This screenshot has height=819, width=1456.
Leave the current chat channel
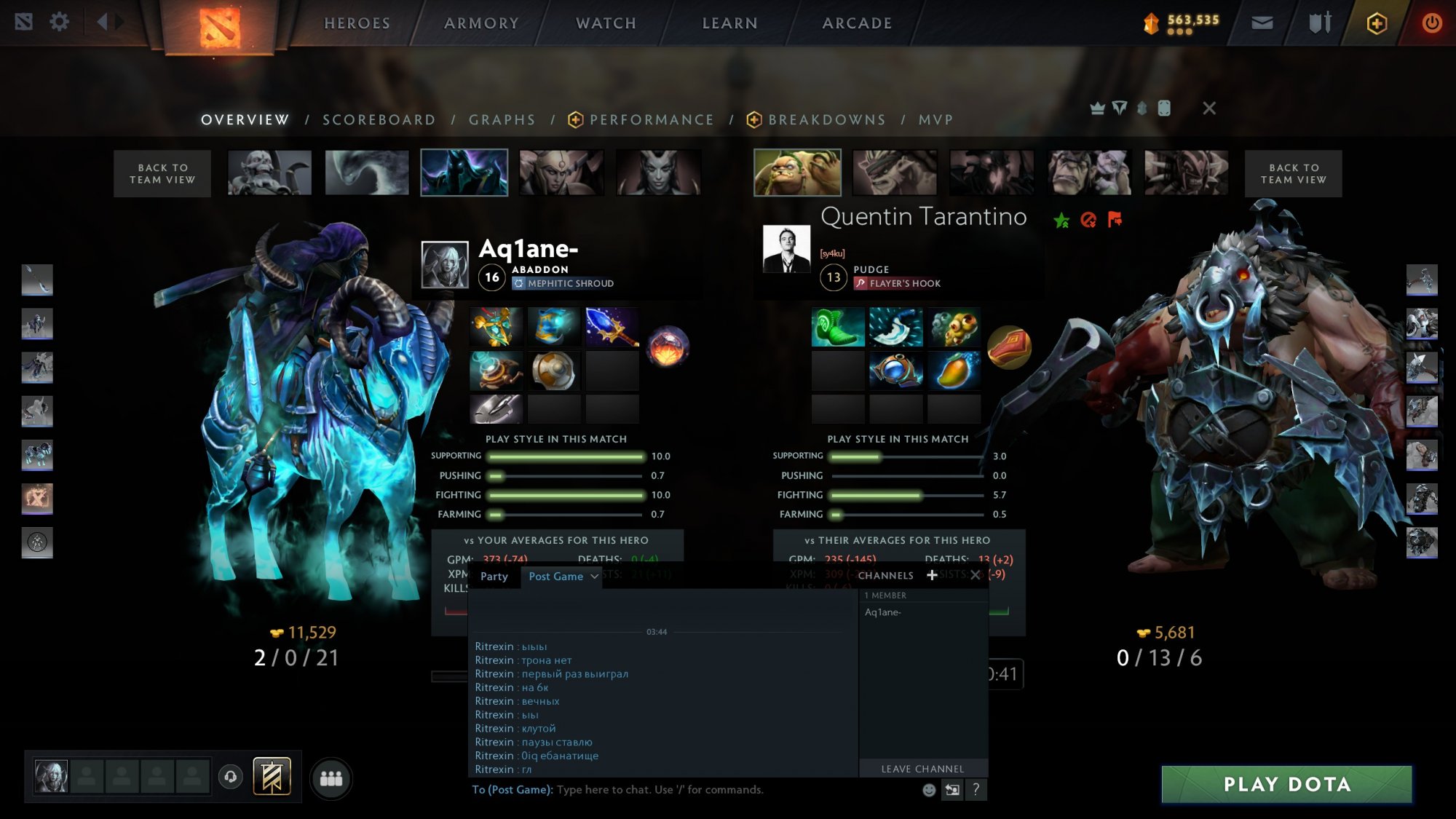point(922,769)
